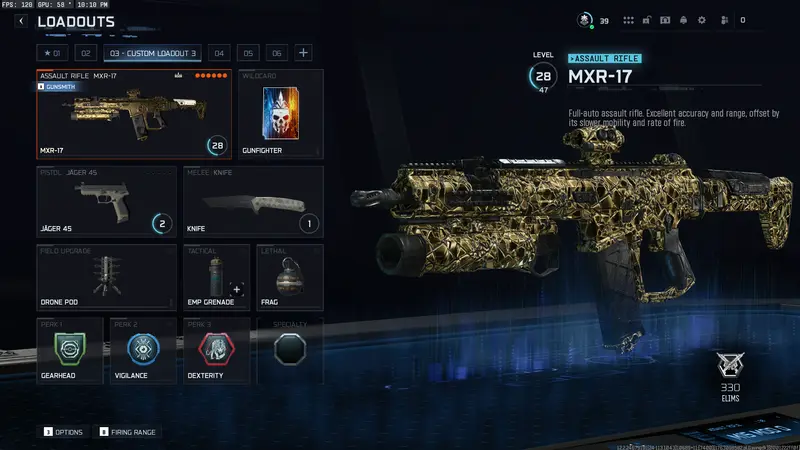The height and width of the screenshot is (450, 800).
Task: Open the Gunfighter wildcard slot
Action: (x=281, y=114)
